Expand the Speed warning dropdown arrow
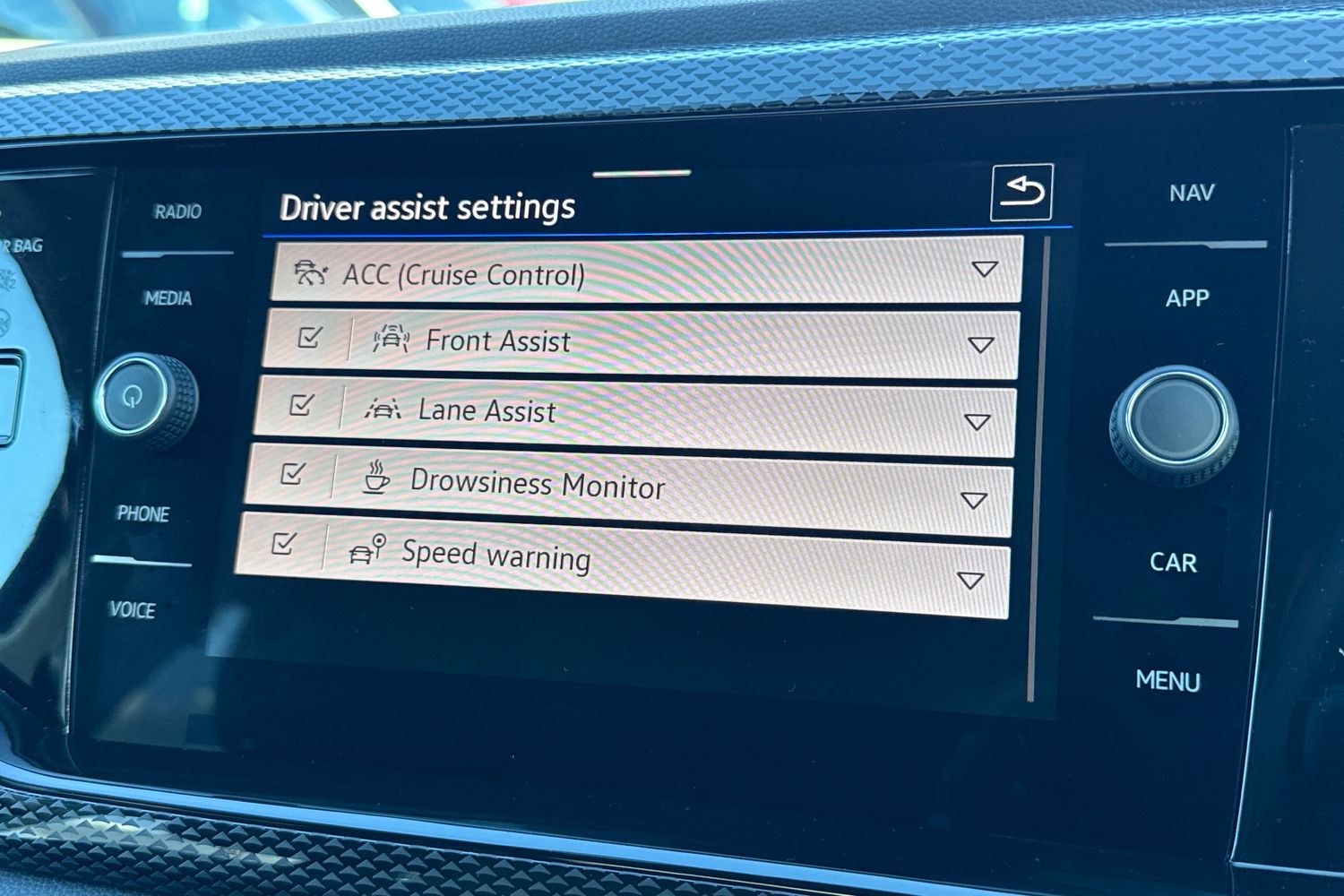This screenshot has height=896, width=1344. pos(970,580)
